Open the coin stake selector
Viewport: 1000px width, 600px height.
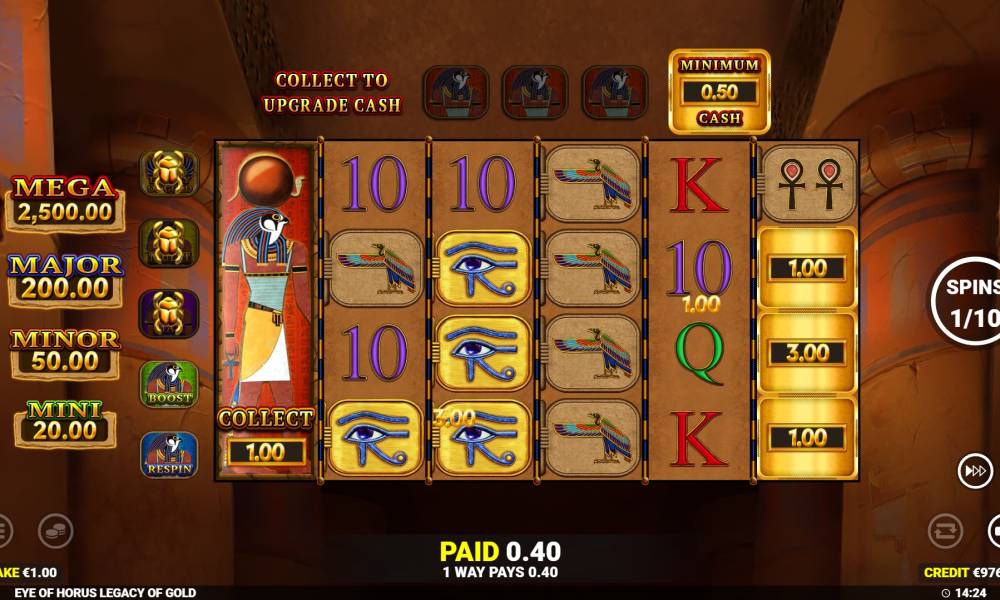pos(55,531)
